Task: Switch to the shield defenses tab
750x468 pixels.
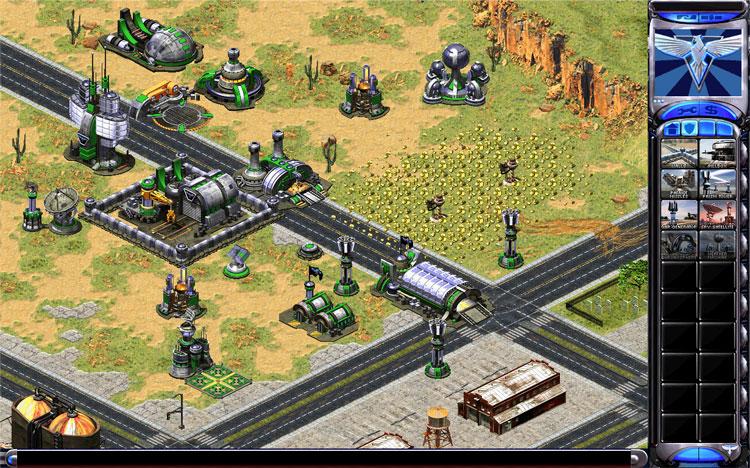Action: tap(687, 127)
